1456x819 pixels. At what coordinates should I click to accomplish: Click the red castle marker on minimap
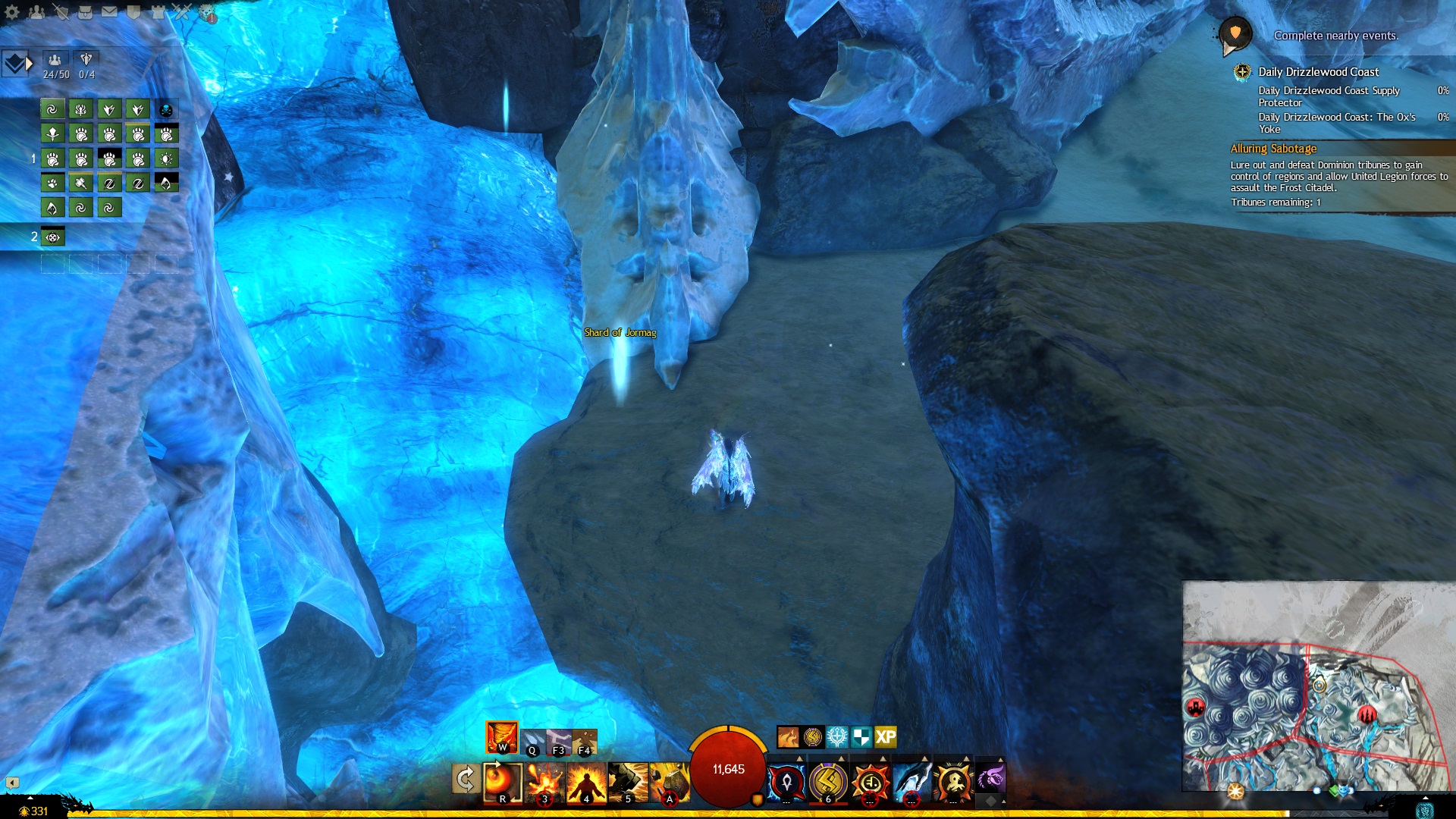click(x=1196, y=708)
